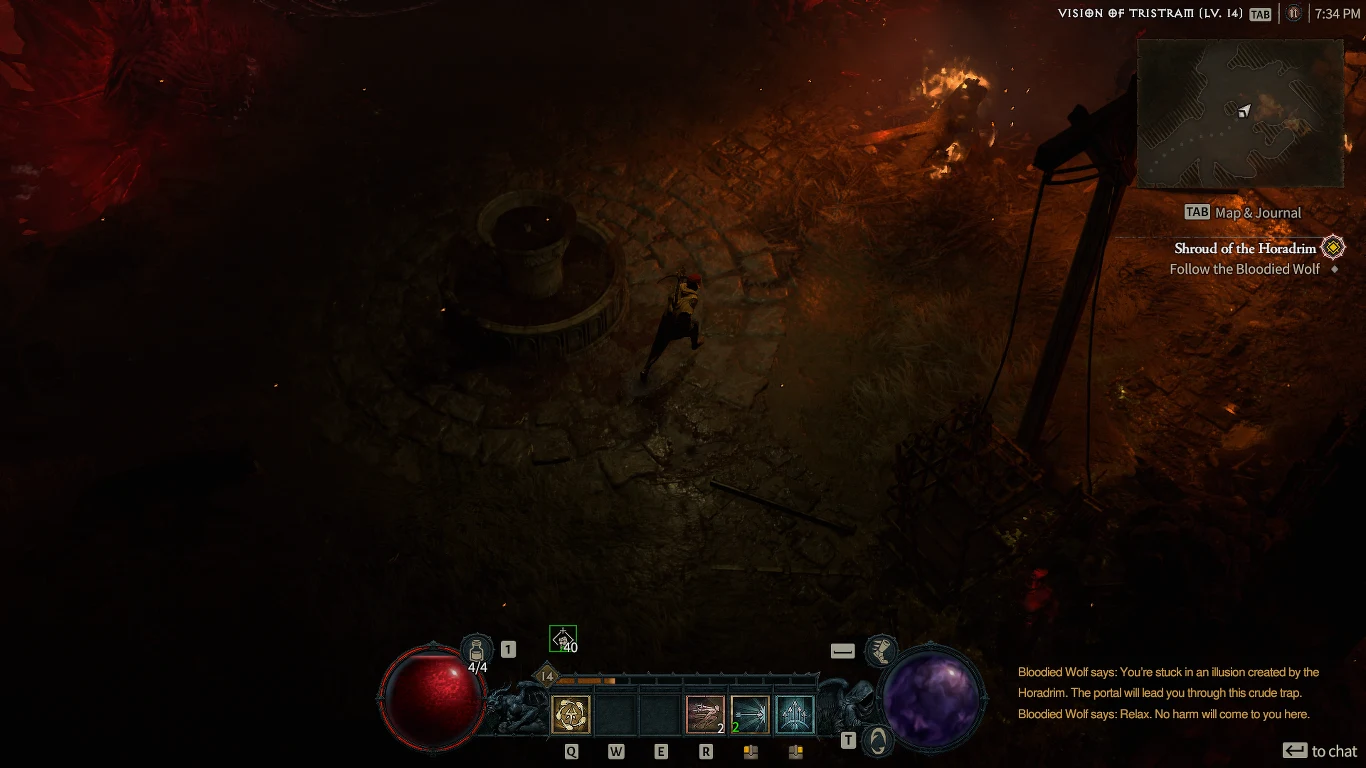Activate the golden skill in the Q slot

571,712
